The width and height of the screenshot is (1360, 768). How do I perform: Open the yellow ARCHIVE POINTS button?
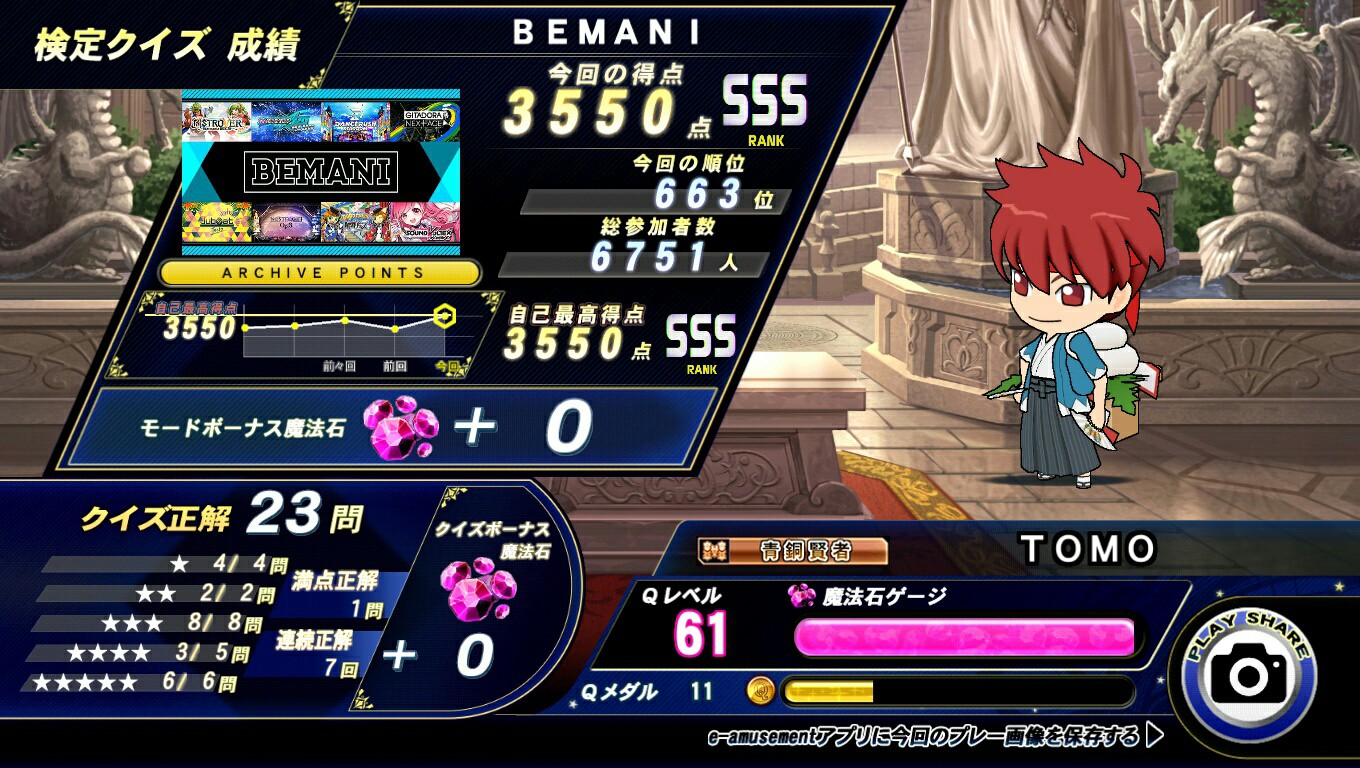coord(320,272)
